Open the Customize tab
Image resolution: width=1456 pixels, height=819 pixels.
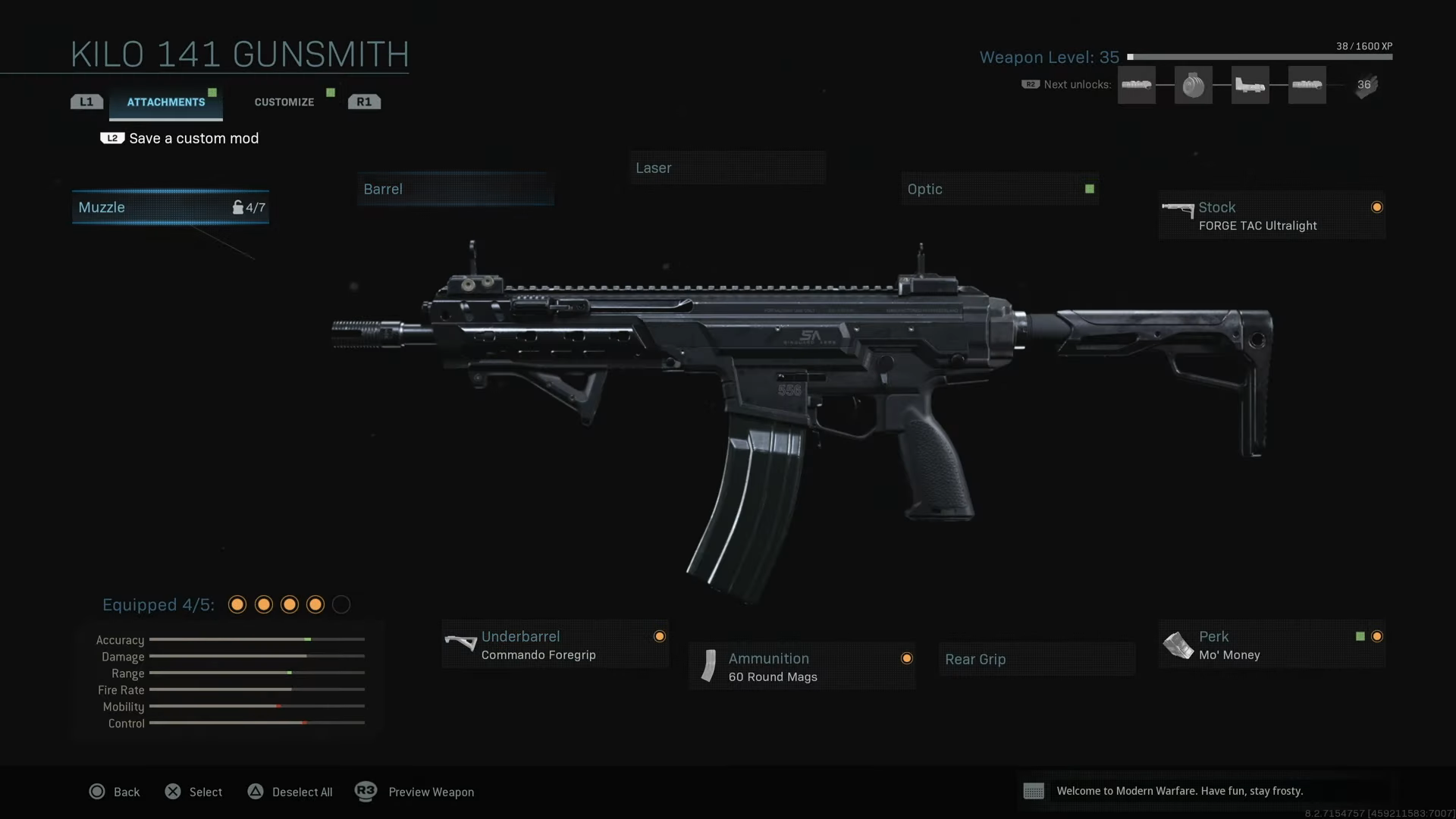coord(284,102)
